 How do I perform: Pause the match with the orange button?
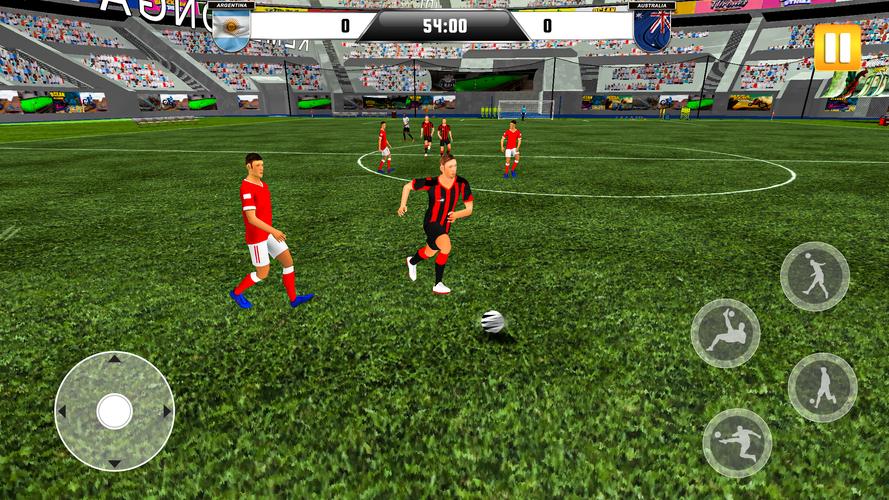pos(837,47)
